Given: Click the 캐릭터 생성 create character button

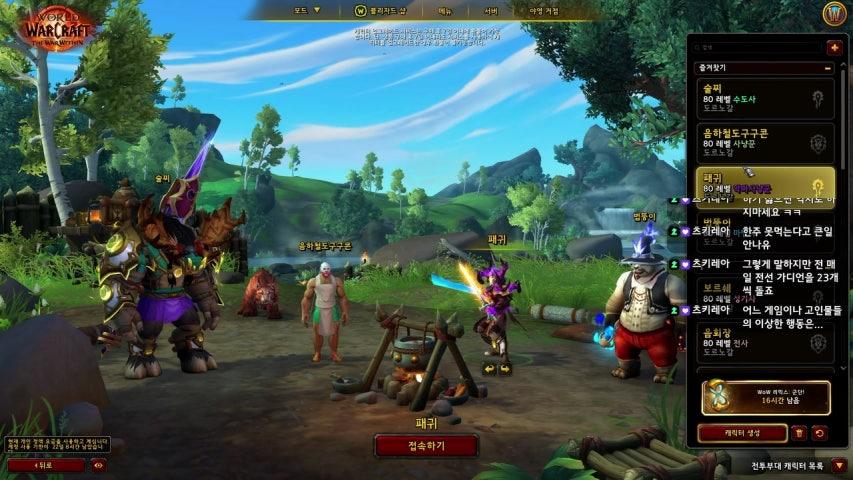Looking at the screenshot, I should [x=742, y=433].
